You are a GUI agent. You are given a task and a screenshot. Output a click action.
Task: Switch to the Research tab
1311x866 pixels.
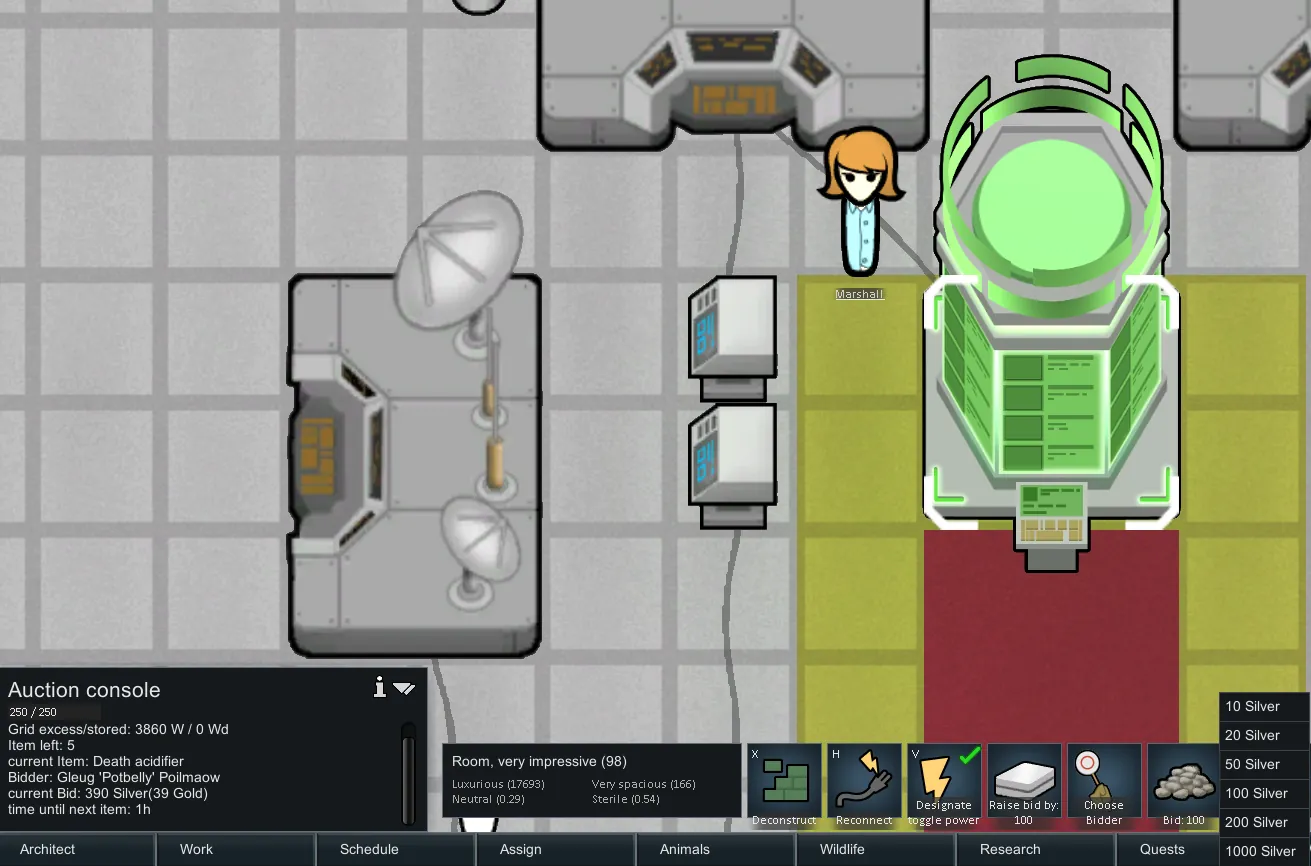click(x=1010, y=849)
